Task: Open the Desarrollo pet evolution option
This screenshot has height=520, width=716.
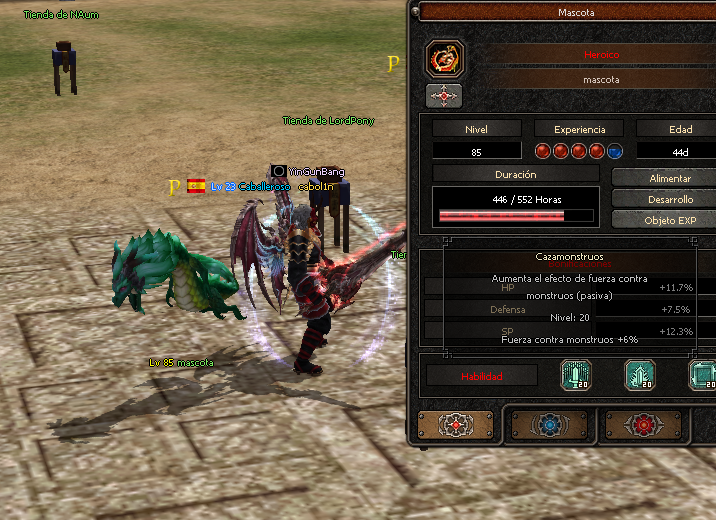Action: tap(664, 199)
